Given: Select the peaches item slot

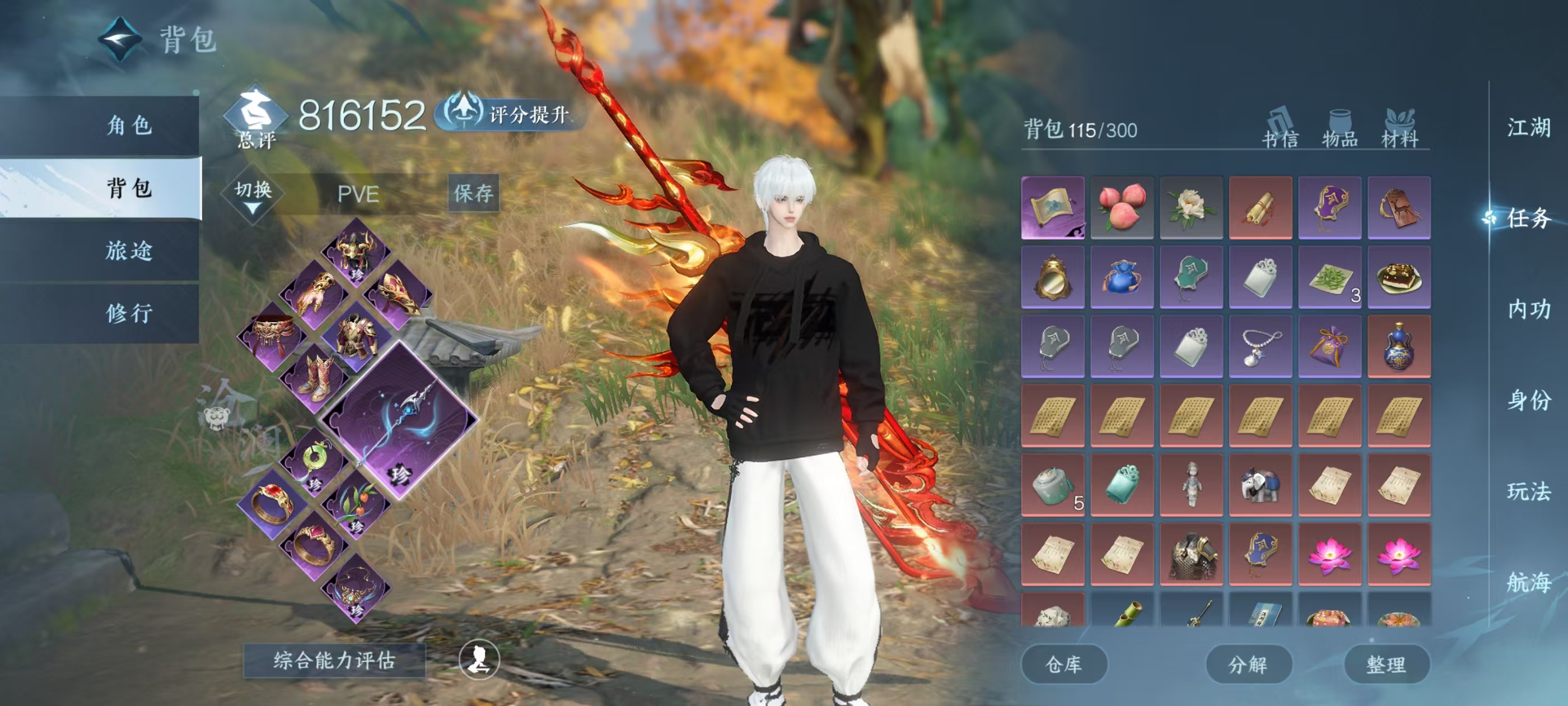Looking at the screenshot, I should point(1122,208).
